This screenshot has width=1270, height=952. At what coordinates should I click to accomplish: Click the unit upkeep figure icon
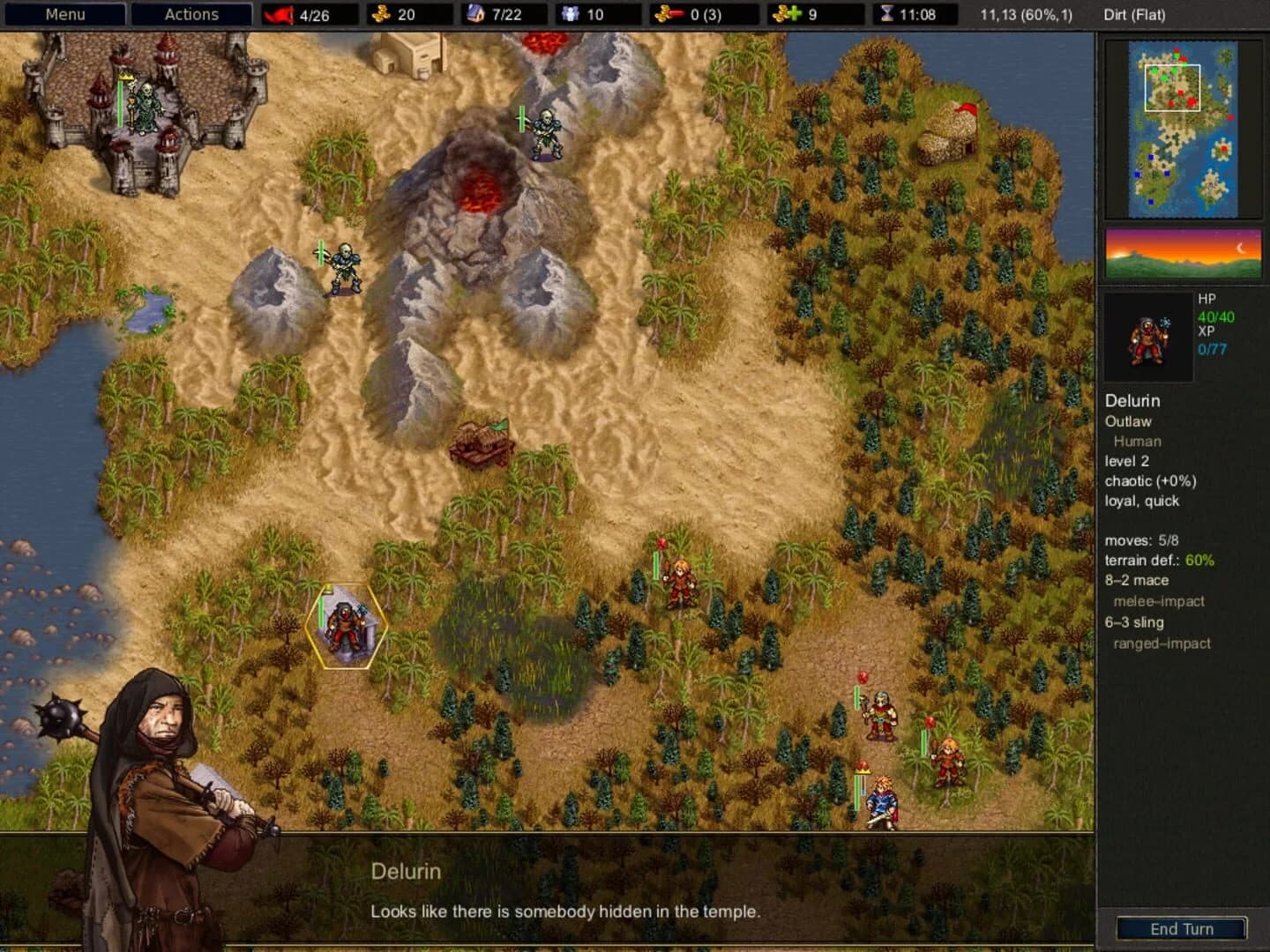pyautogui.click(x=571, y=14)
